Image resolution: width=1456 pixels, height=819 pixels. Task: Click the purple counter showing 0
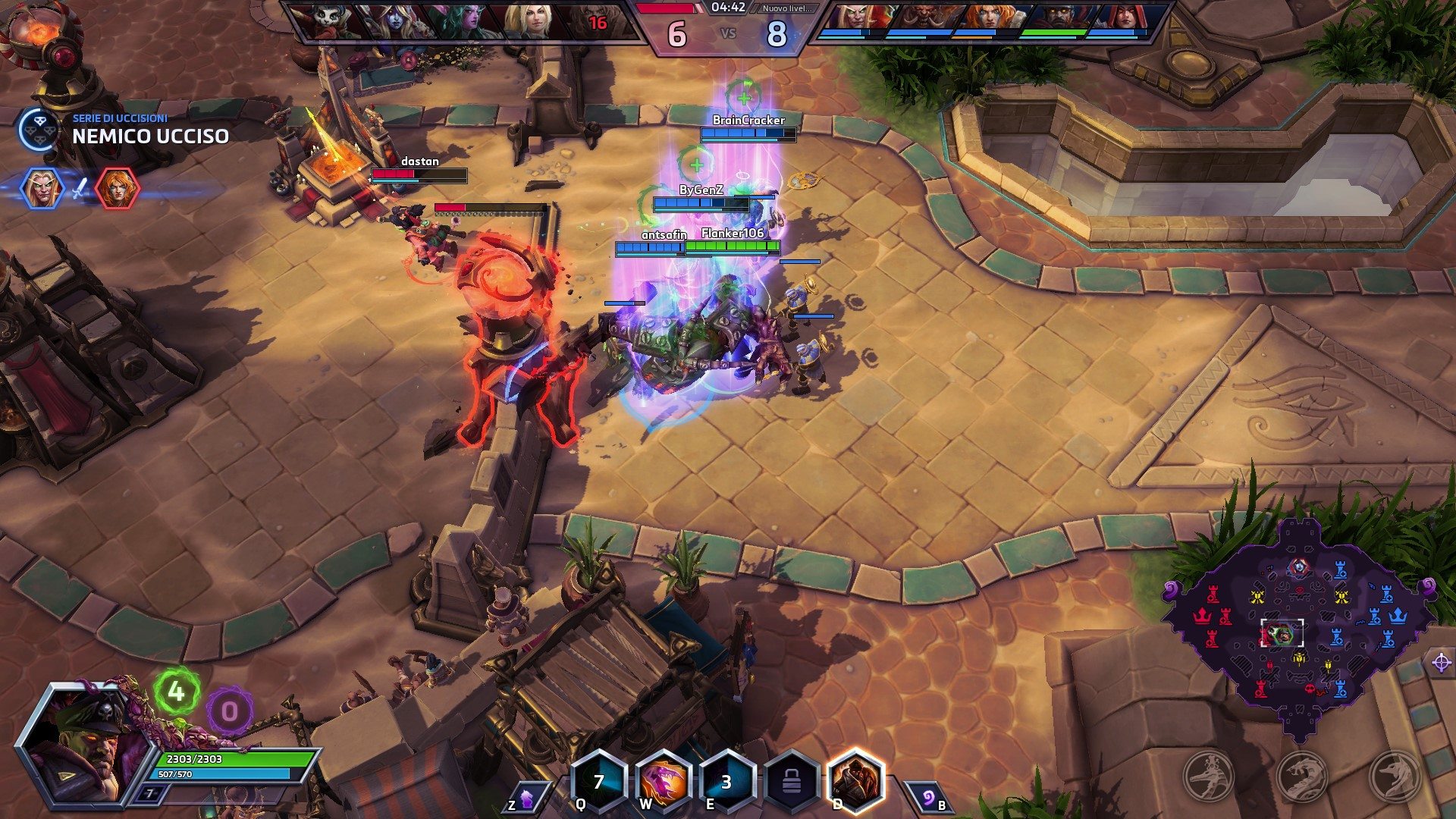pyautogui.click(x=228, y=711)
